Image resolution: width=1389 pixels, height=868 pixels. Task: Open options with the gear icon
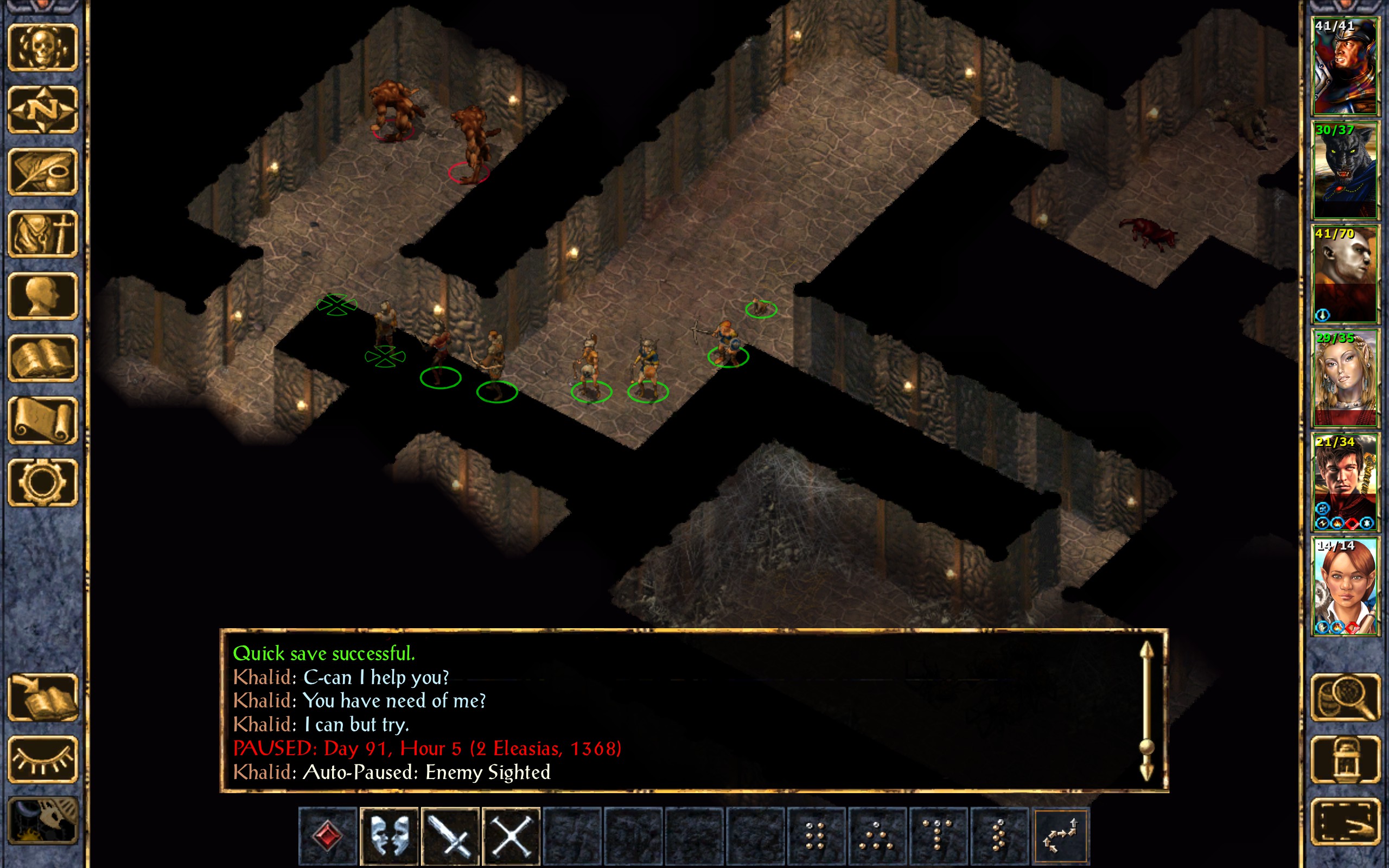coord(42,482)
